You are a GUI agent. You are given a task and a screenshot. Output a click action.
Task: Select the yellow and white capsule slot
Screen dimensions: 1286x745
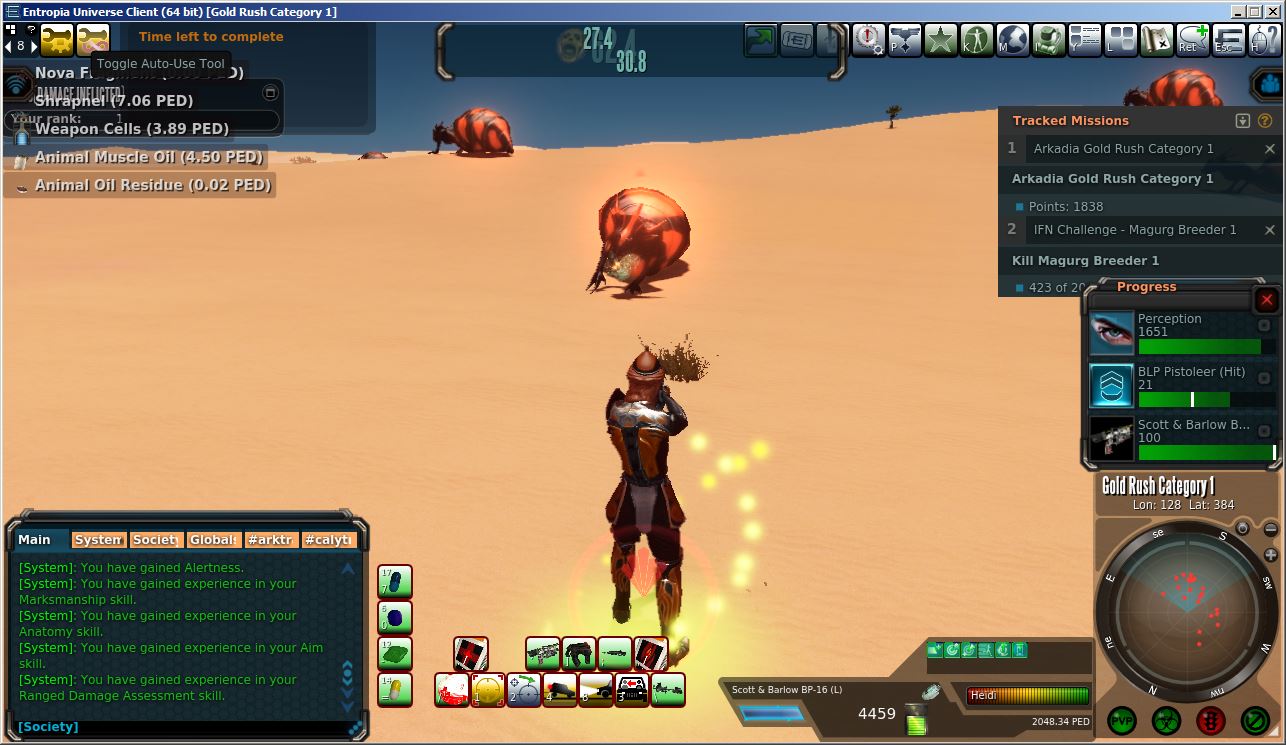395,689
